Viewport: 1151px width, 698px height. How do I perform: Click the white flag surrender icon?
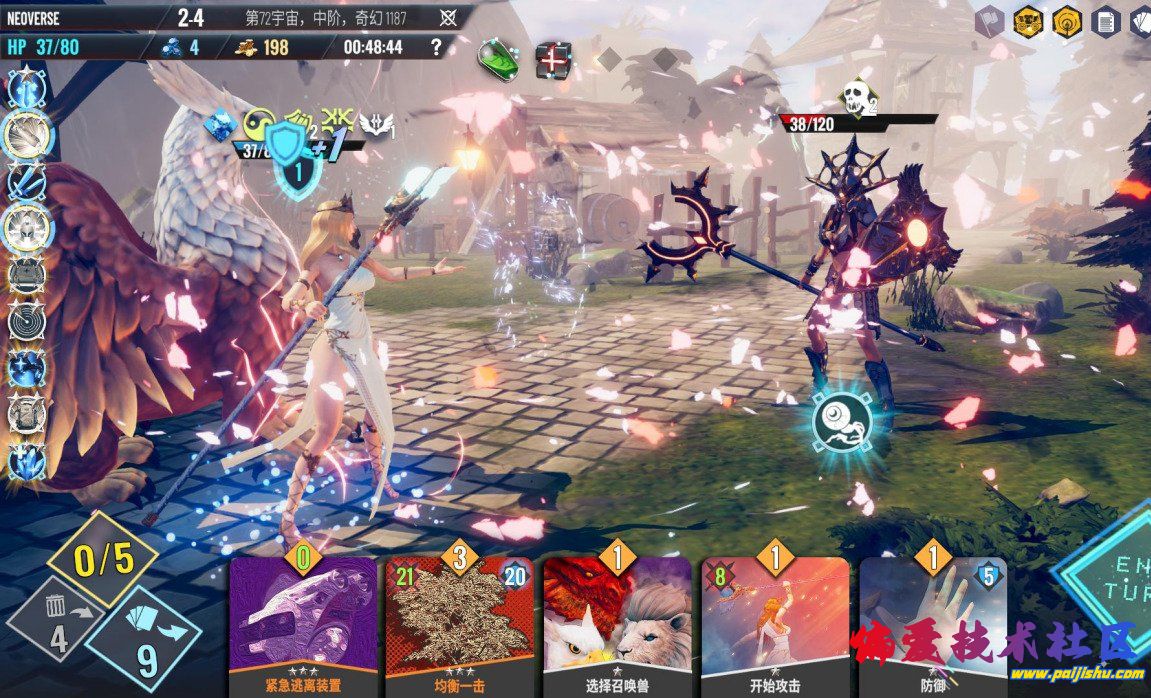[989, 21]
